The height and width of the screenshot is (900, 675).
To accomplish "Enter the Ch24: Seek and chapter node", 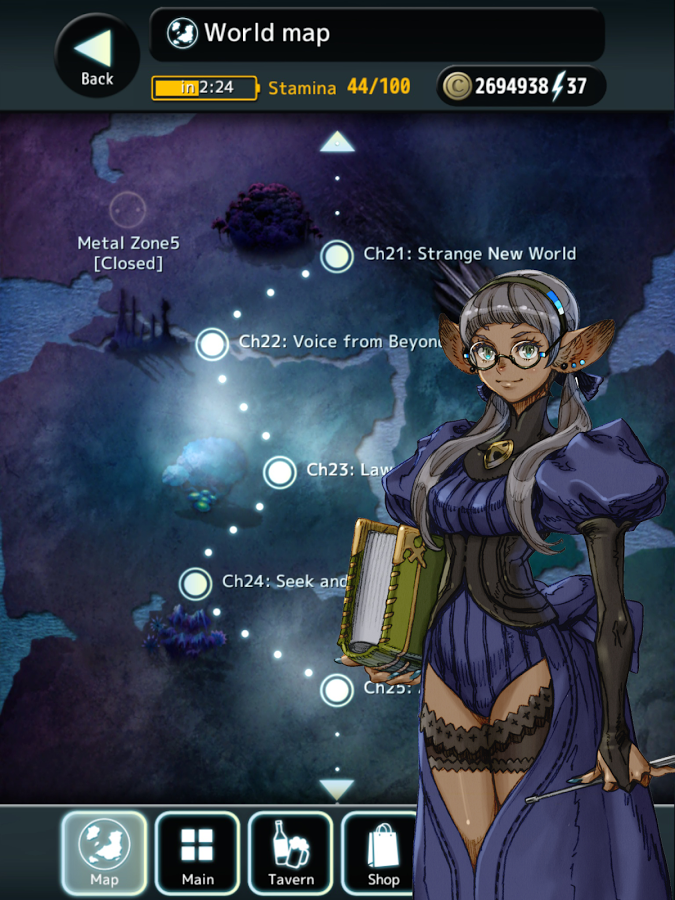I will point(196,583).
